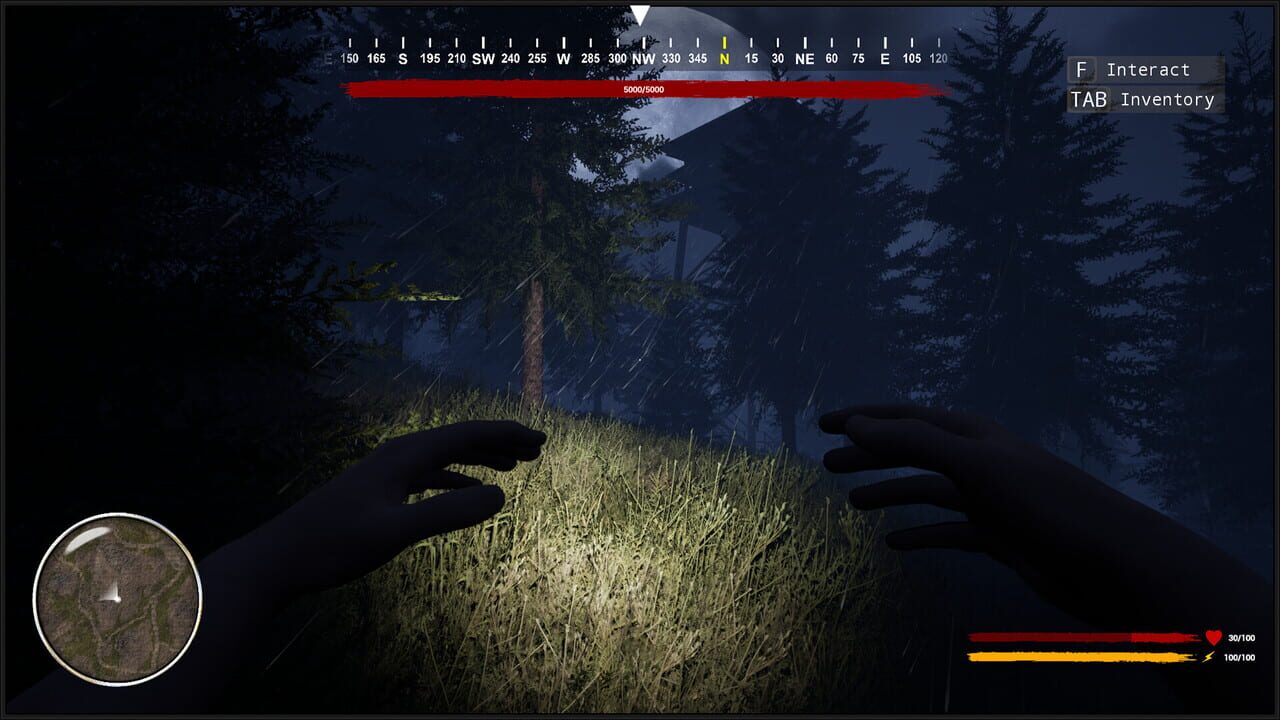The height and width of the screenshot is (720, 1280).
Task: Click the Inventory label text
Action: (x=1167, y=99)
